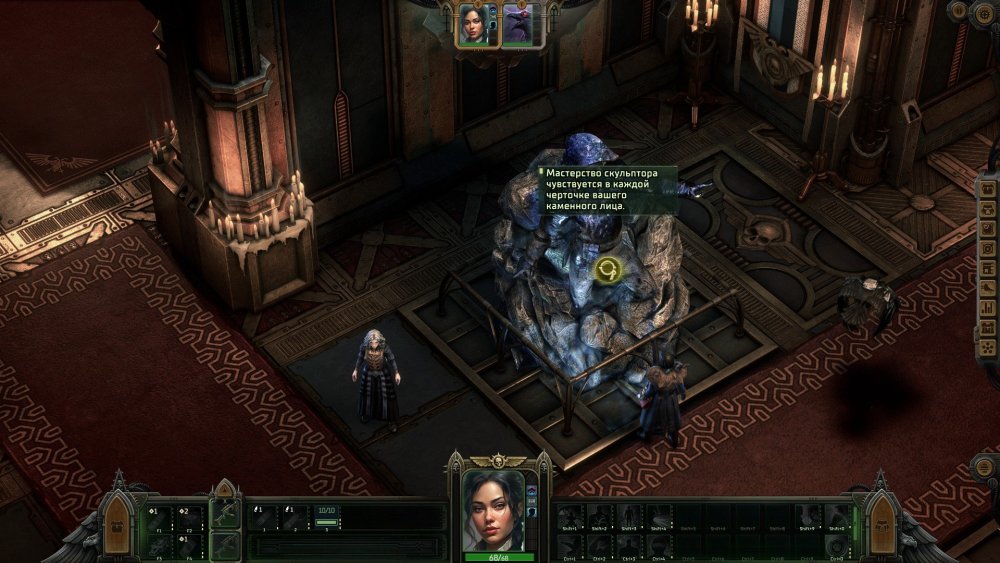Select the purple raven companion portrait
The image size is (1000, 563).
click(517, 24)
